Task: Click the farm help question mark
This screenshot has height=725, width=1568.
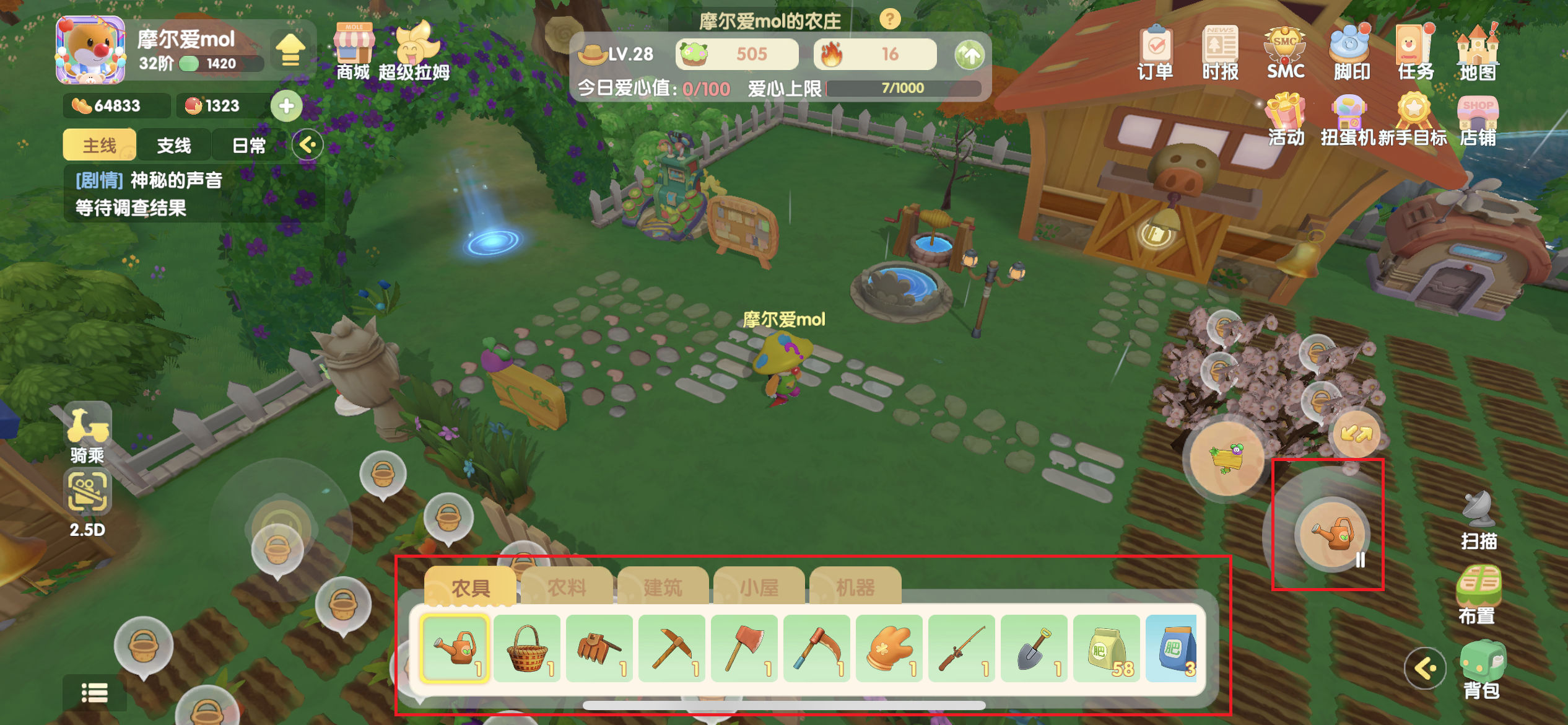Action: pos(890,20)
